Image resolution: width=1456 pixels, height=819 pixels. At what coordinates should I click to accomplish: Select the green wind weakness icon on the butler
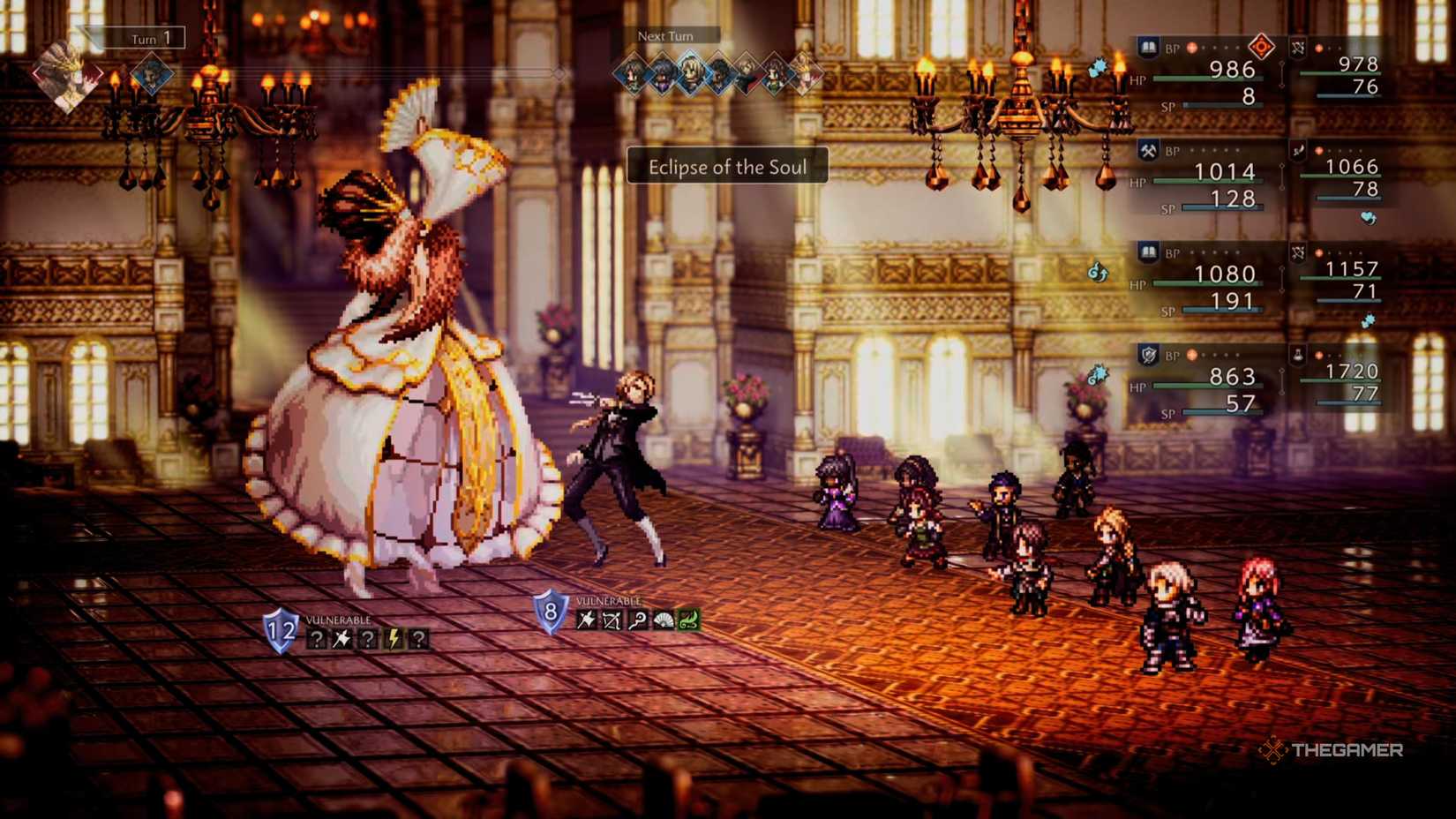(688, 621)
